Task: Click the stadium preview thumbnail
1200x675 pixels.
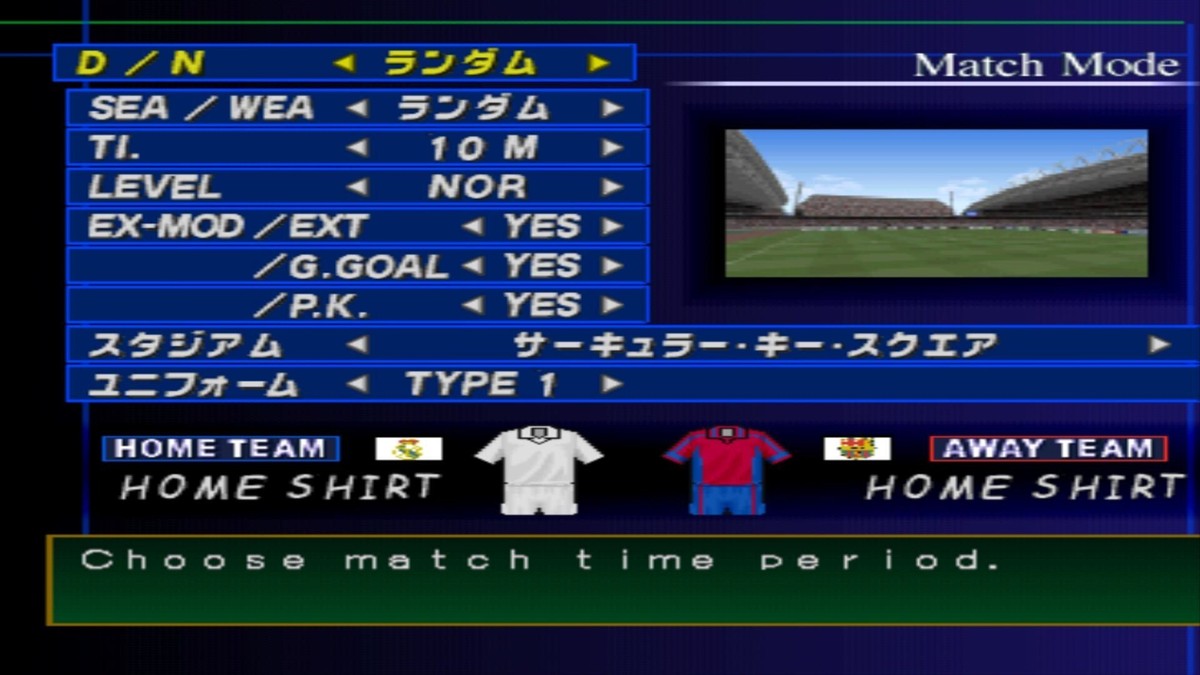Action: [936, 203]
